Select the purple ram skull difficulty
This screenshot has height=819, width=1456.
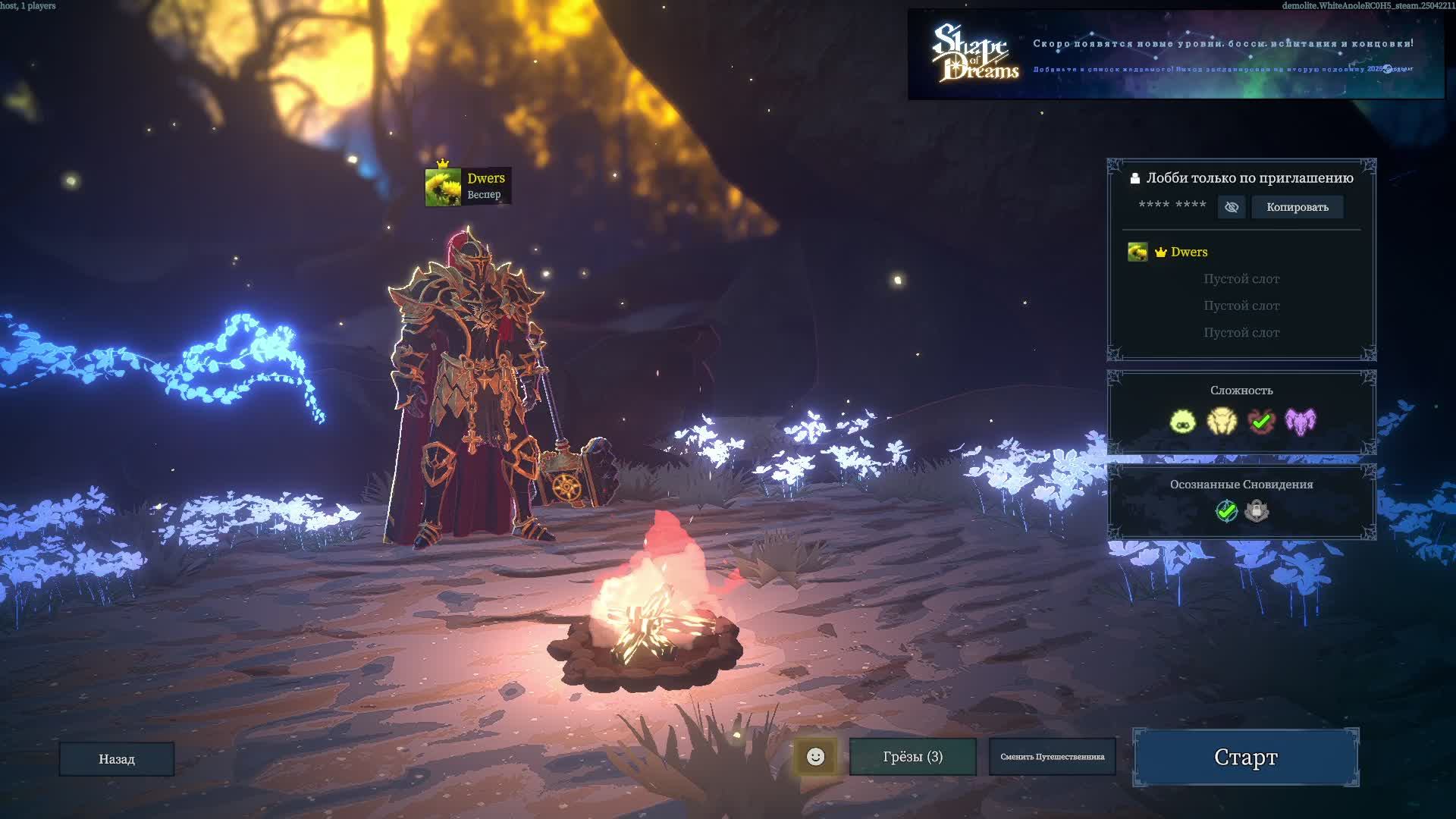[x=1301, y=421]
